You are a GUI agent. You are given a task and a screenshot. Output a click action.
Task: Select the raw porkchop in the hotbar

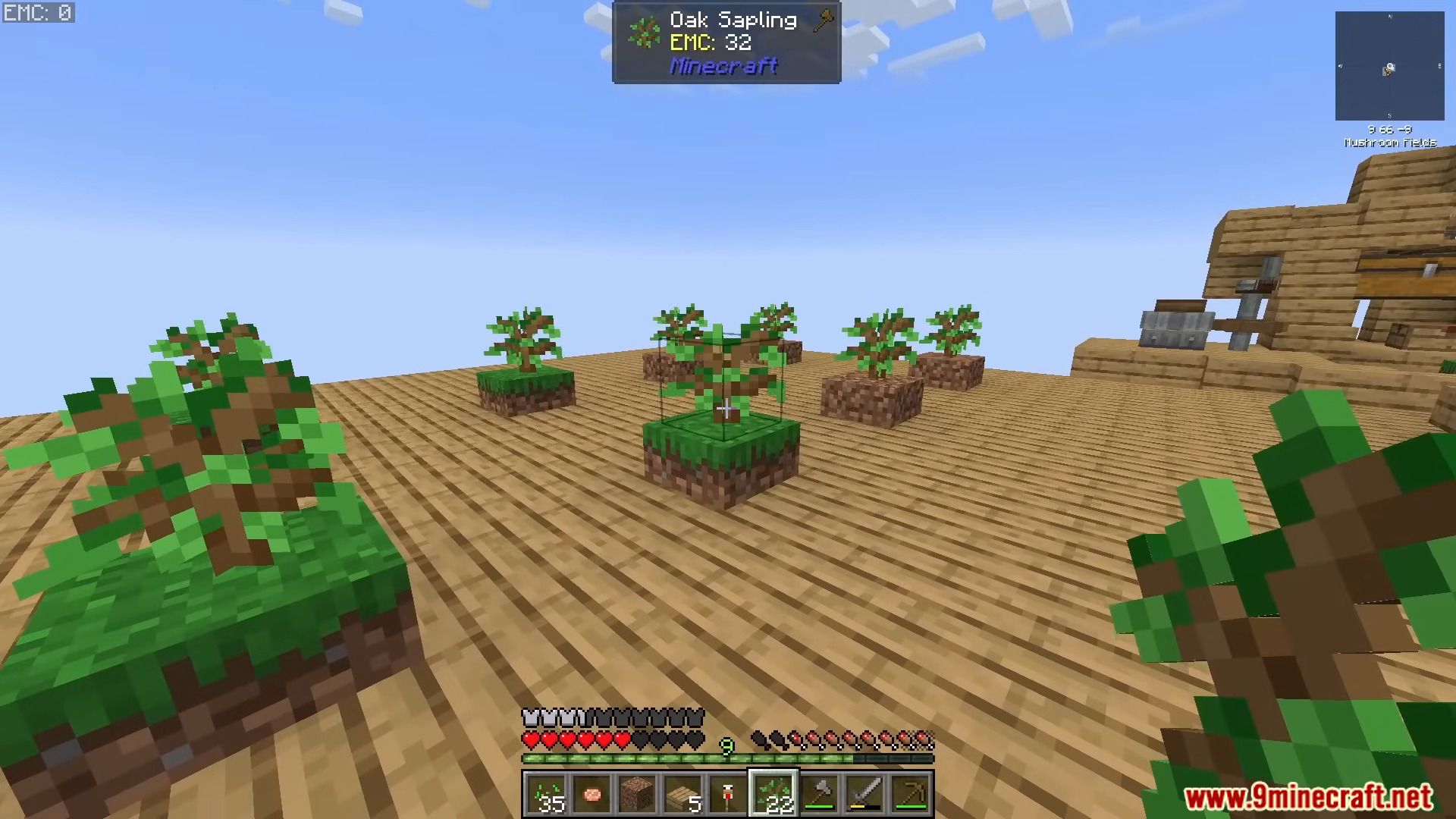[x=592, y=792]
